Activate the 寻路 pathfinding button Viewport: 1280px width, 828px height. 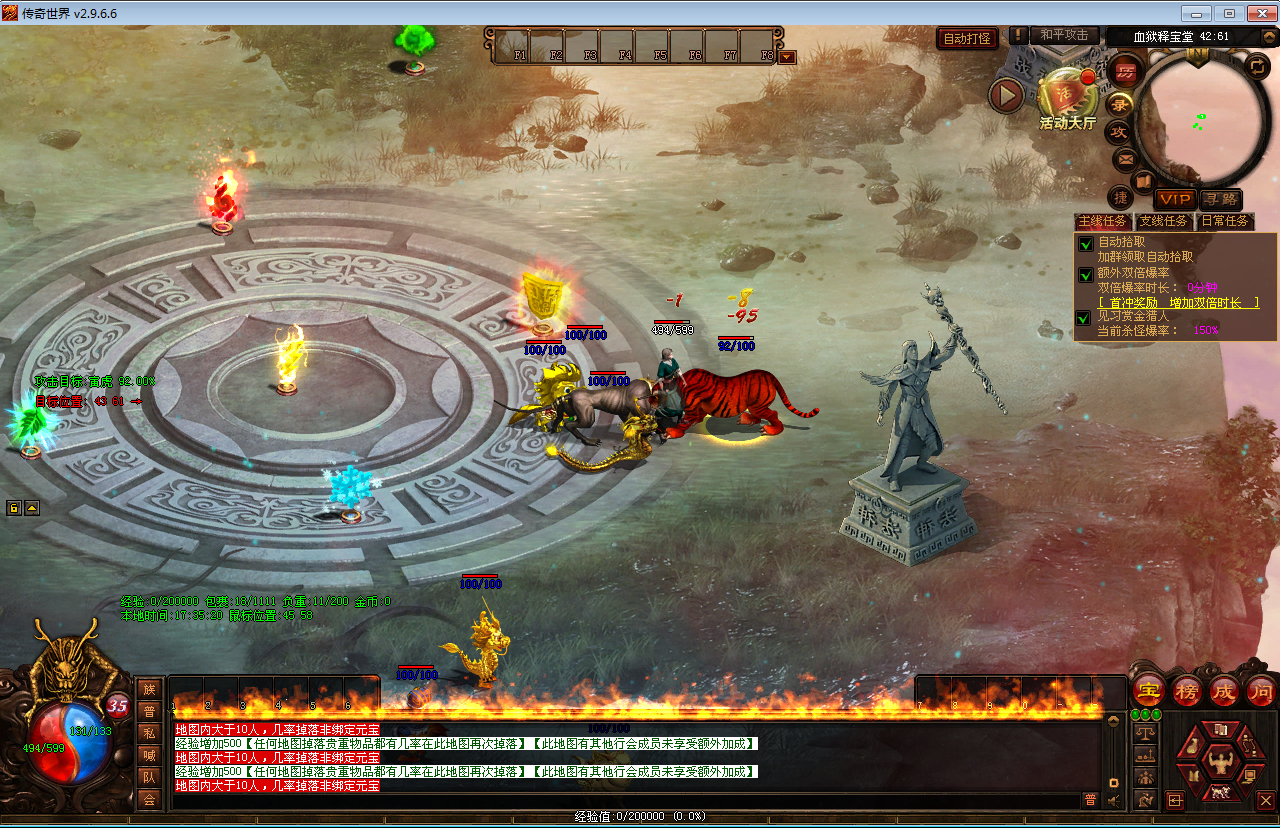point(1221,200)
